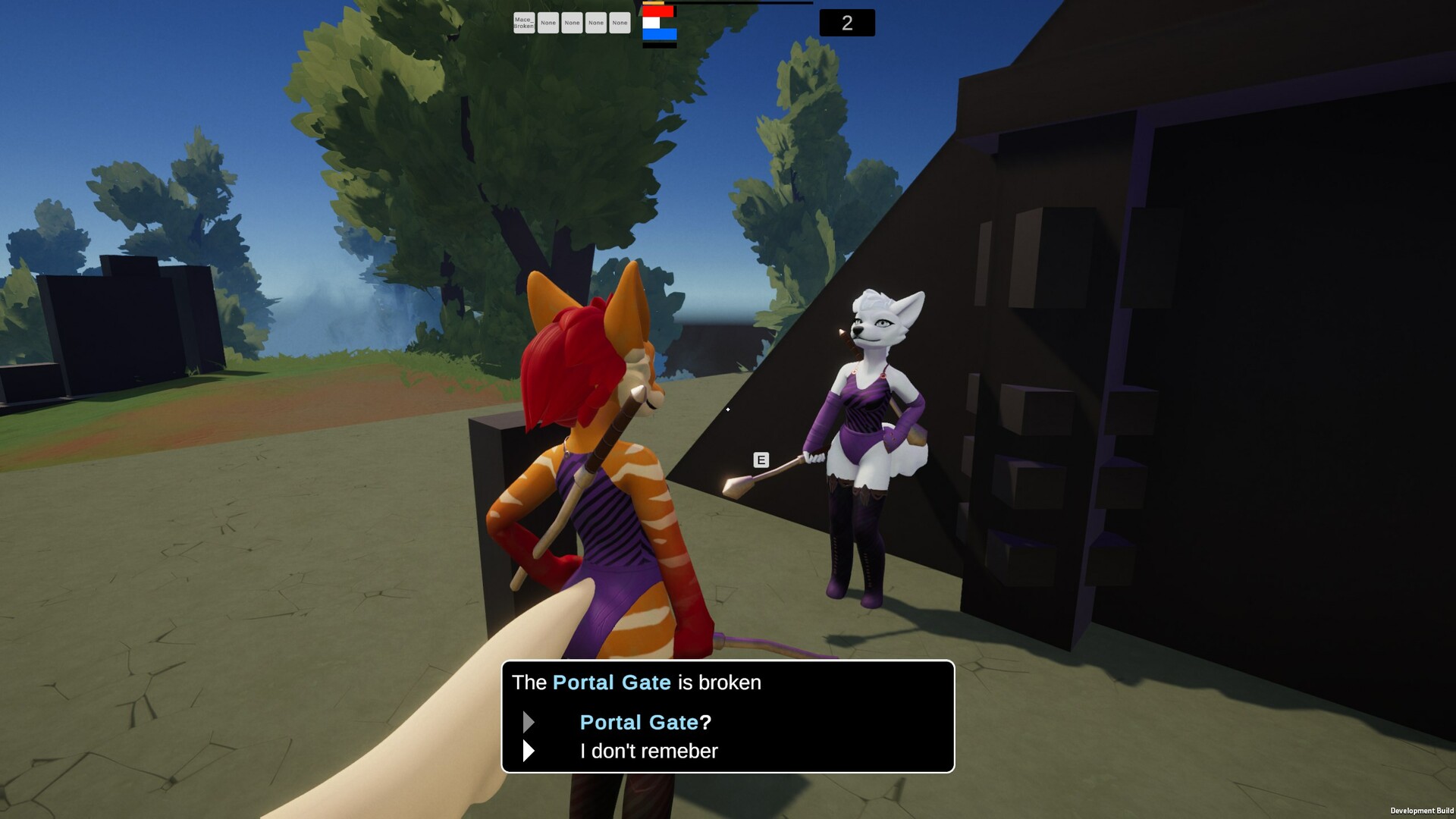1456x819 pixels.
Task: Toggle the arrow beside Portal Gate option
Action: [x=529, y=723]
